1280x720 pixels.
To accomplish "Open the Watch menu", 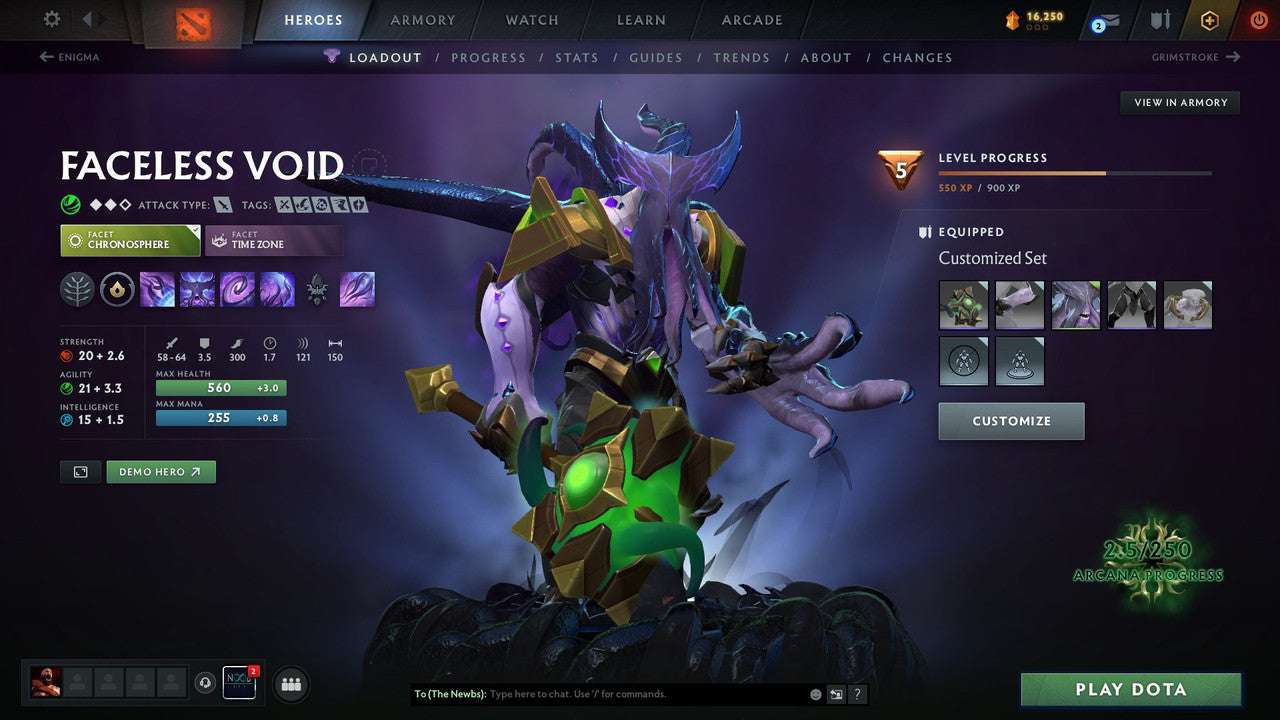I will point(531,20).
